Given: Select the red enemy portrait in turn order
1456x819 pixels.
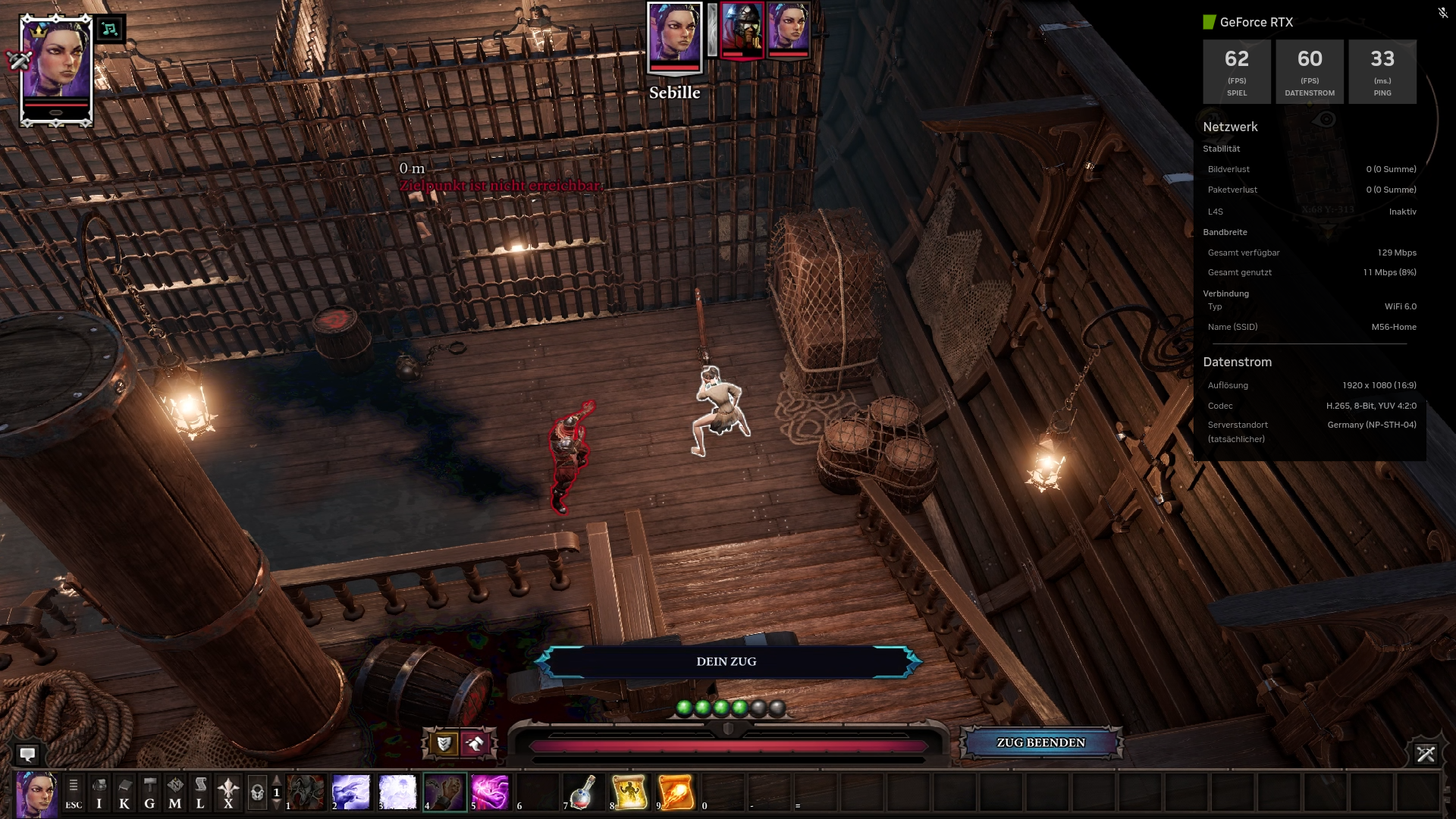Looking at the screenshot, I should (742, 30).
